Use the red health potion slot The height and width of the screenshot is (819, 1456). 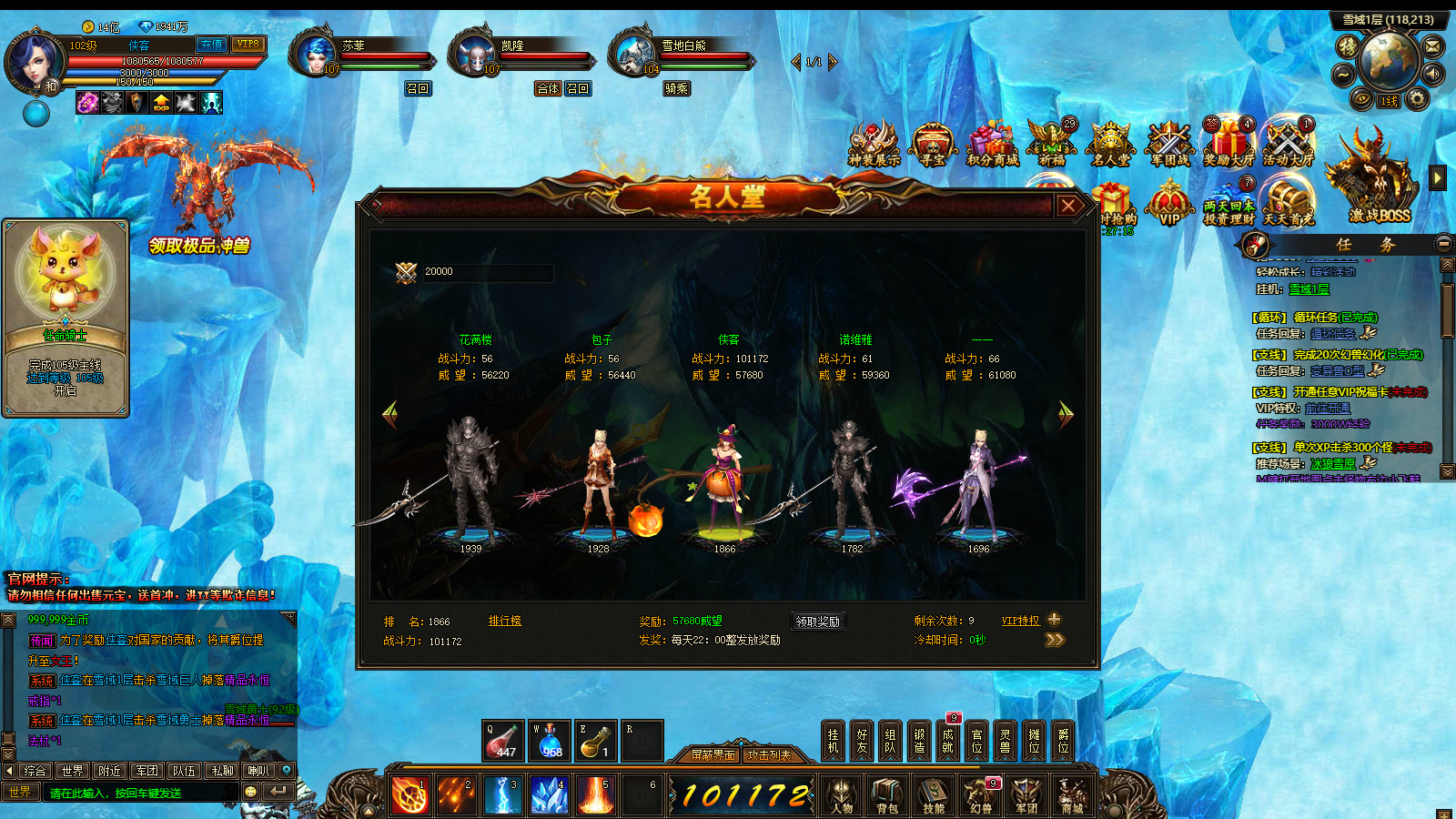501,741
